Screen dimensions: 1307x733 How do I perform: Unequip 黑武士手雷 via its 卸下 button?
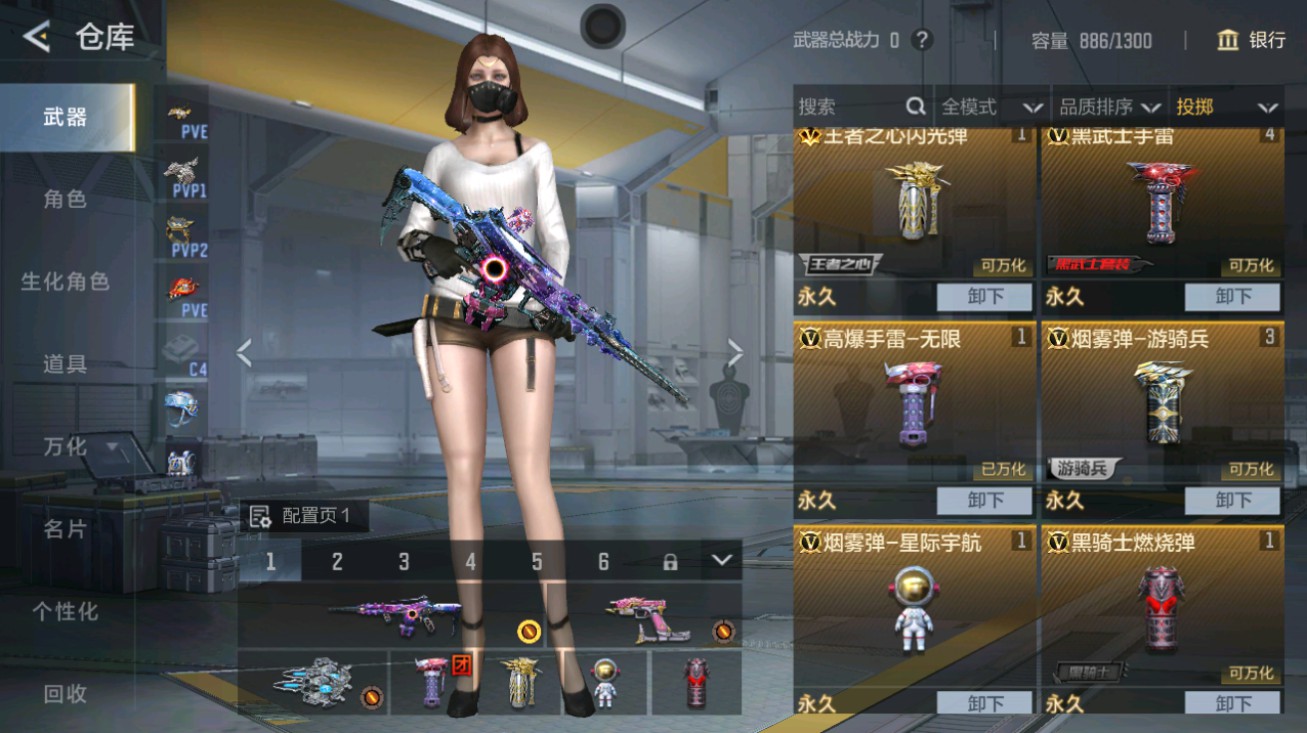(1232, 296)
